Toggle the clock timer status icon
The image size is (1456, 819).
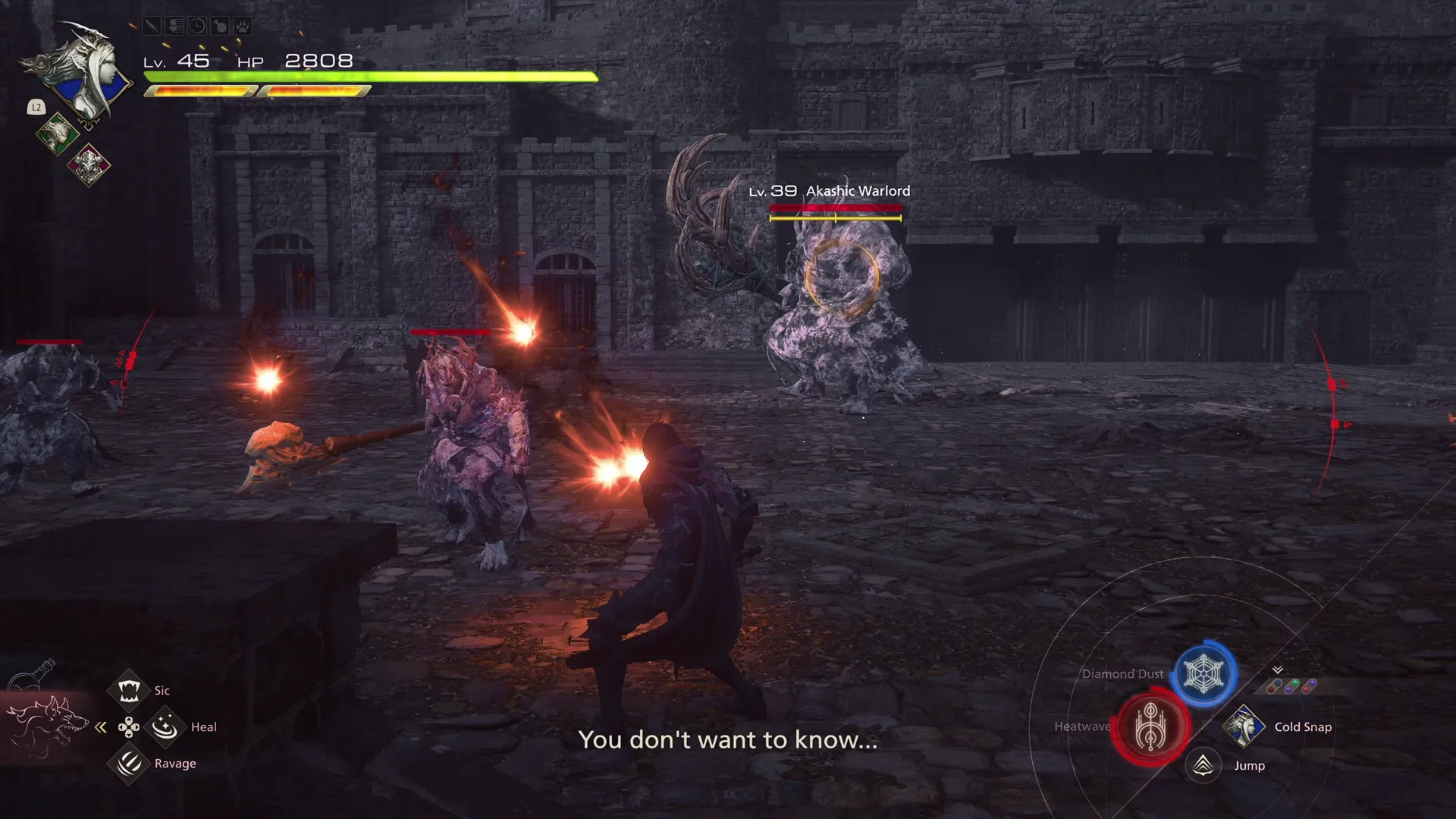pyautogui.click(x=197, y=27)
